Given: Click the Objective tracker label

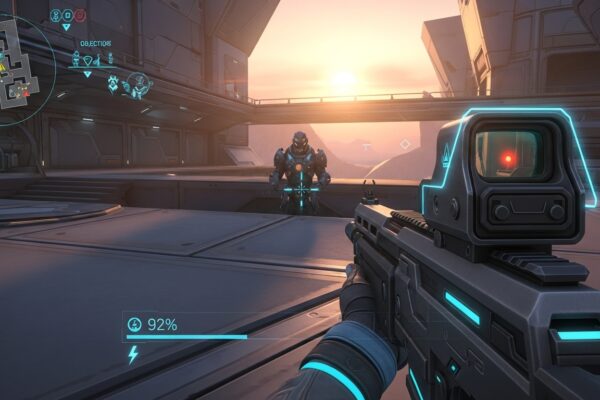Looking at the screenshot, I should pos(95,44).
